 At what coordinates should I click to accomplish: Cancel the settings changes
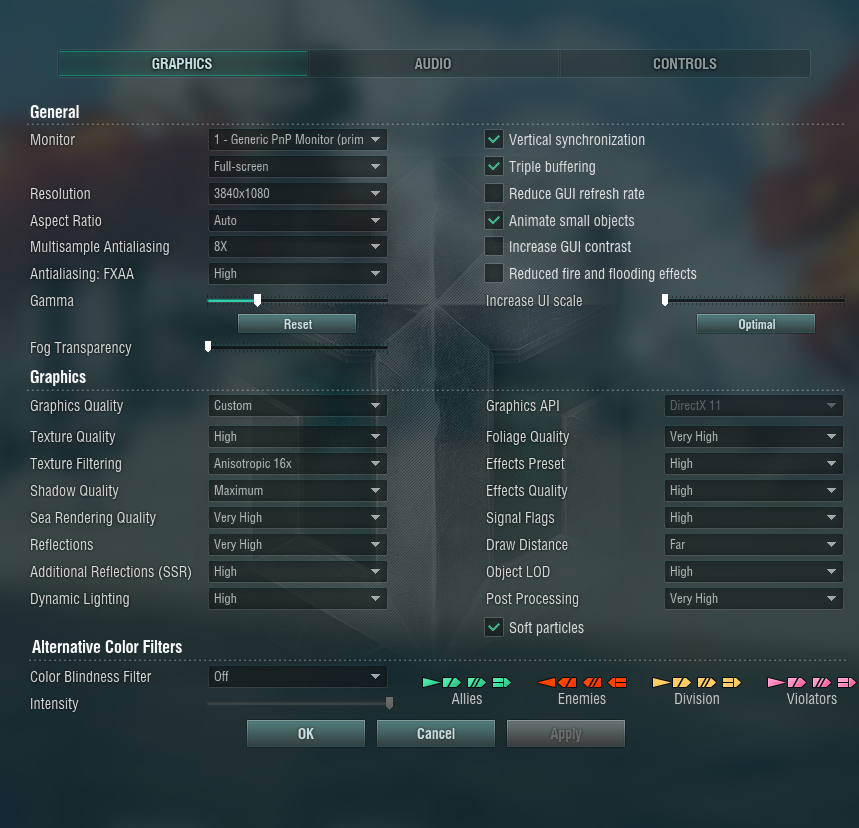[436, 734]
